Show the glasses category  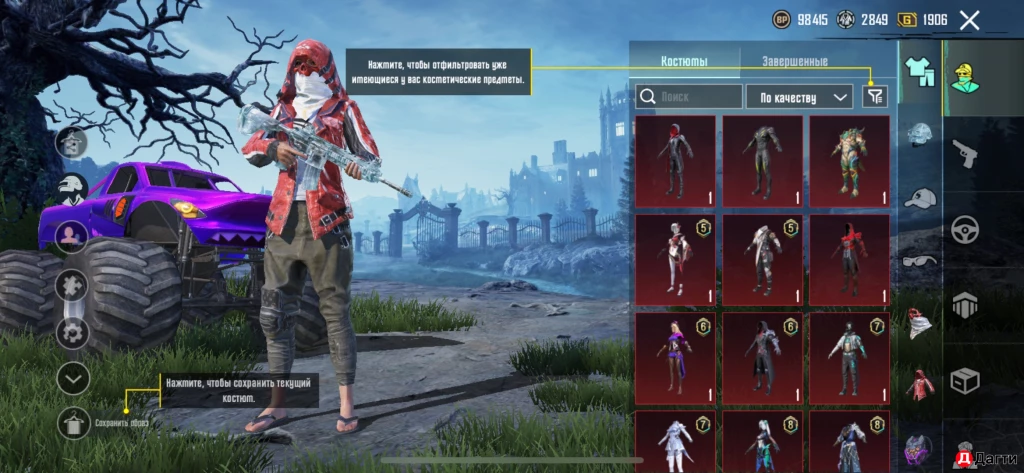point(920,261)
